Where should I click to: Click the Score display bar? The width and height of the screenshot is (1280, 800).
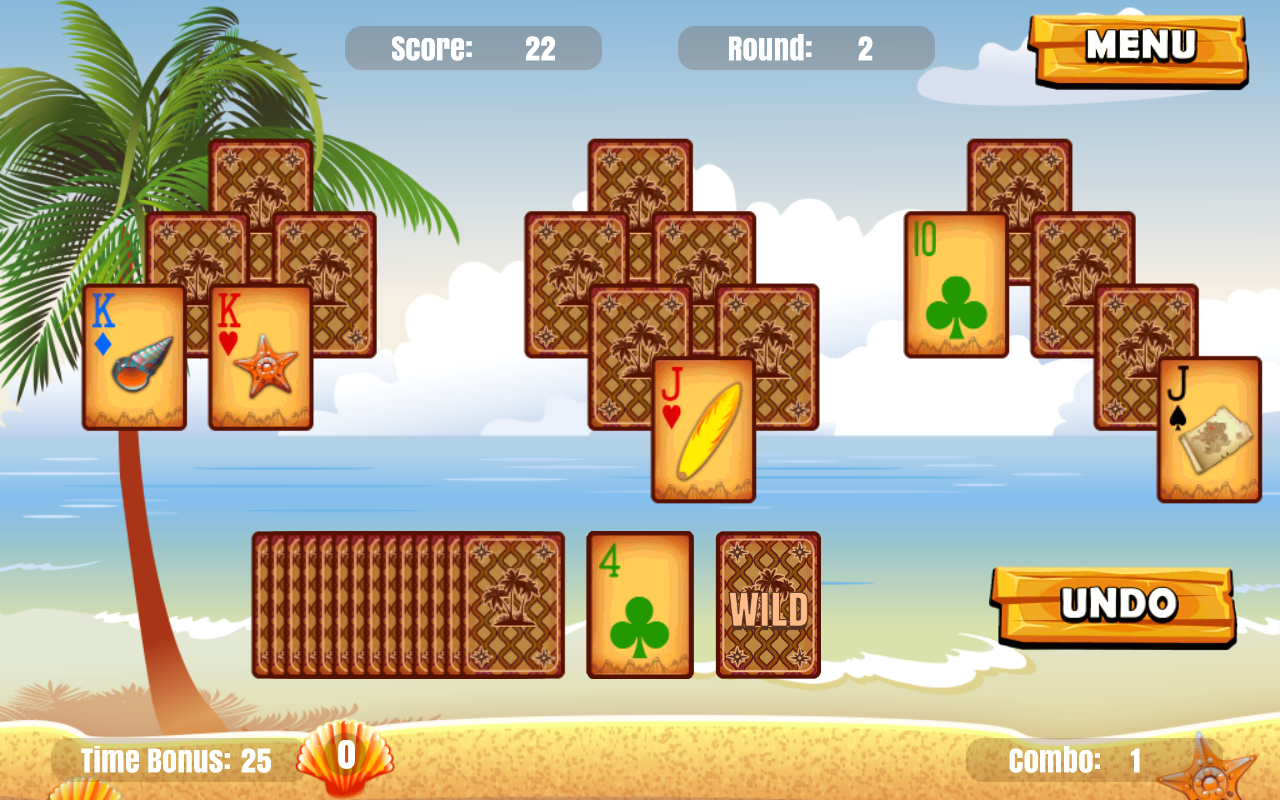click(473, 47)
